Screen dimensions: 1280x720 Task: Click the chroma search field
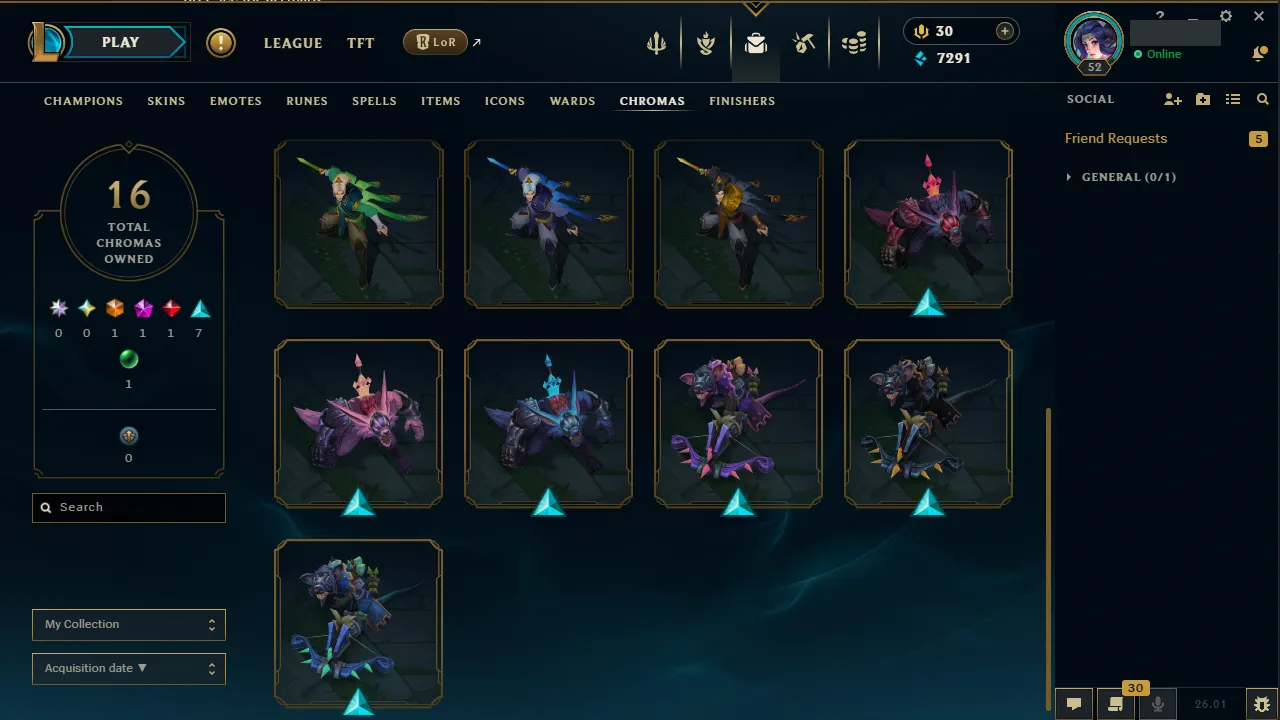pos(128,507)
